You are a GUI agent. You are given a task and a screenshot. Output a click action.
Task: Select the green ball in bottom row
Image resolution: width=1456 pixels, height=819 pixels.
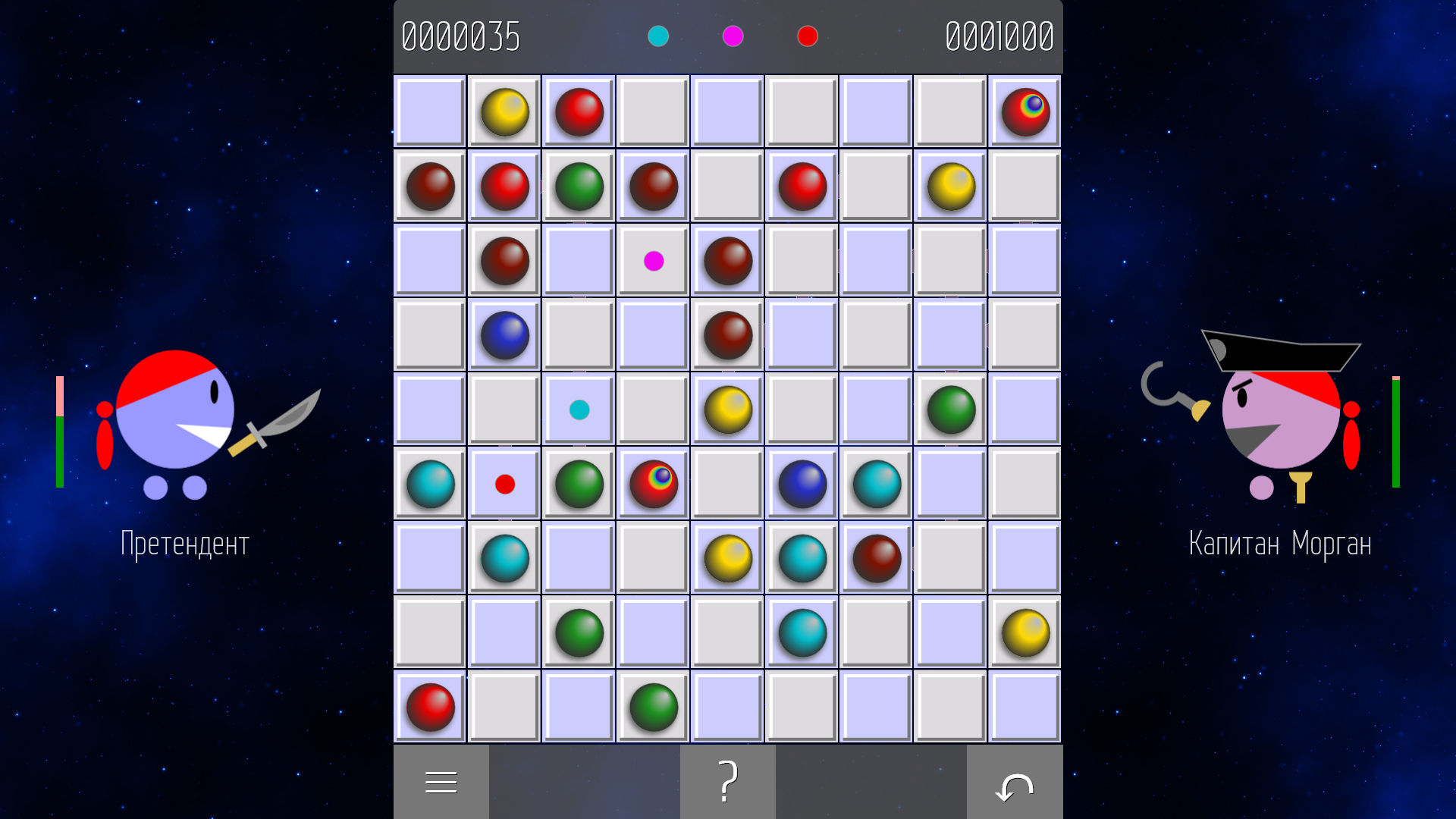653,708
